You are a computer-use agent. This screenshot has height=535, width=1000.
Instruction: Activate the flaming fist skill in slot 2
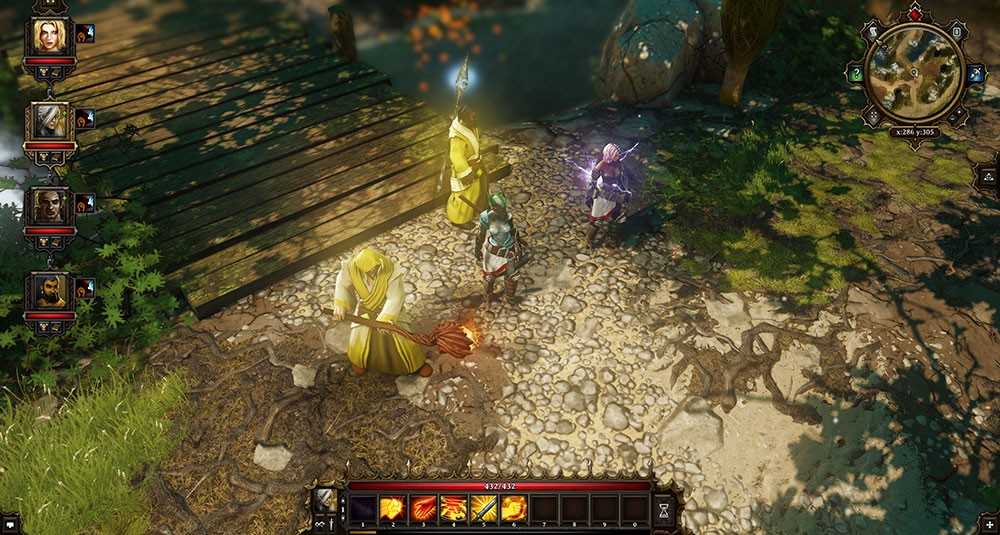(392, 509)
